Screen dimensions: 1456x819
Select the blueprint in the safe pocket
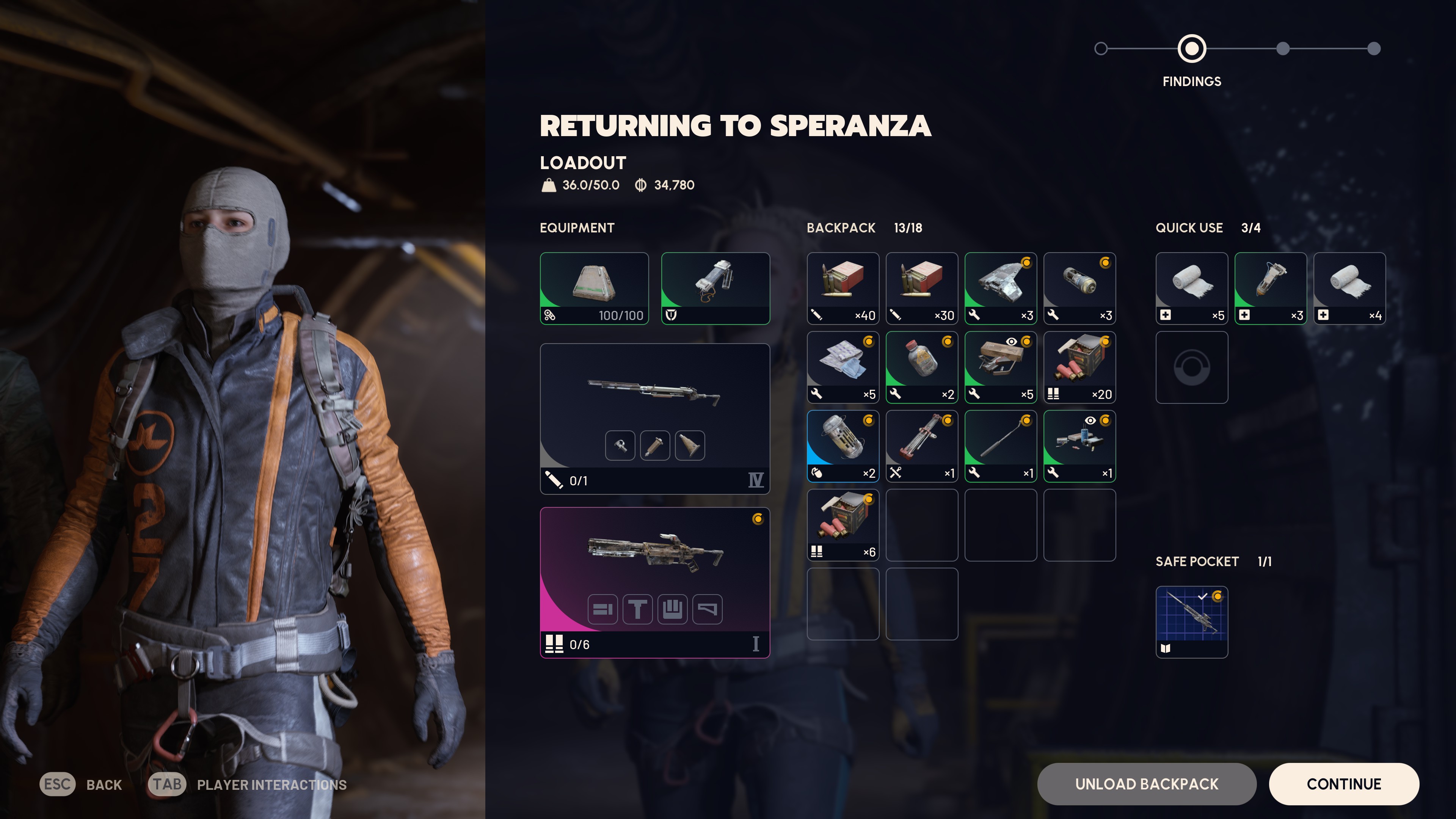(1191, 622)
